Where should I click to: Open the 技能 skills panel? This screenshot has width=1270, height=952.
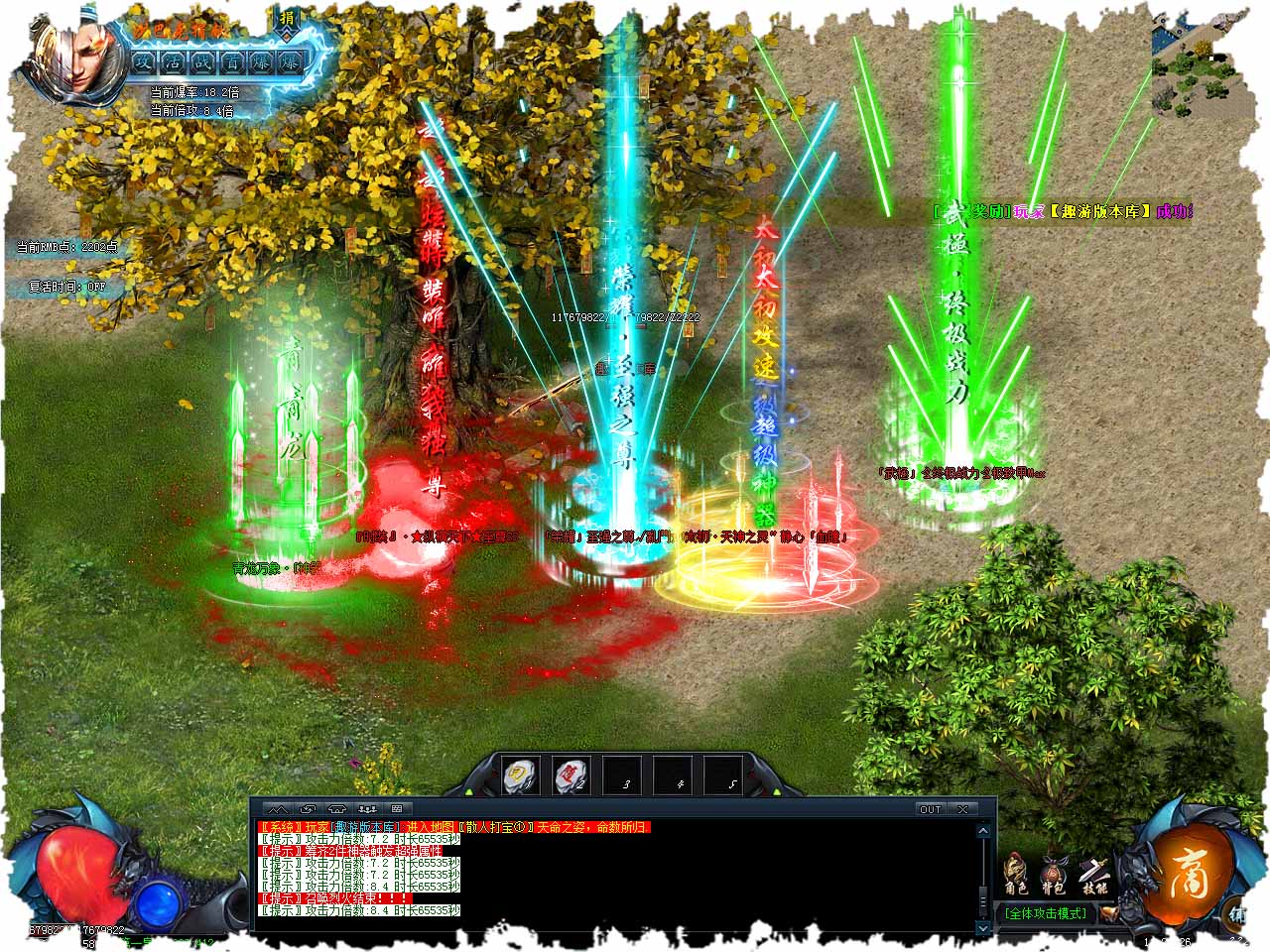1091,871
